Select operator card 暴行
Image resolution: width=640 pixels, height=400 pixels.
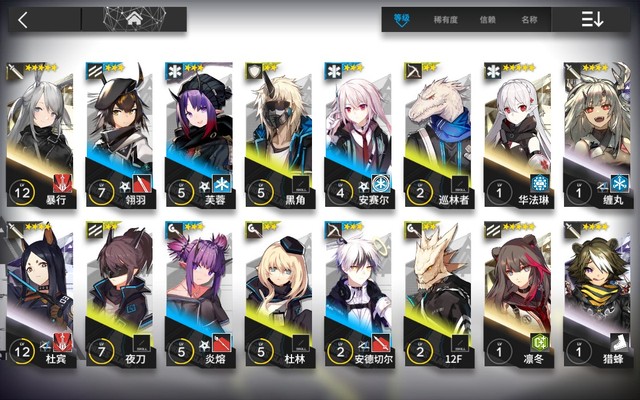[x=40, y=130]
